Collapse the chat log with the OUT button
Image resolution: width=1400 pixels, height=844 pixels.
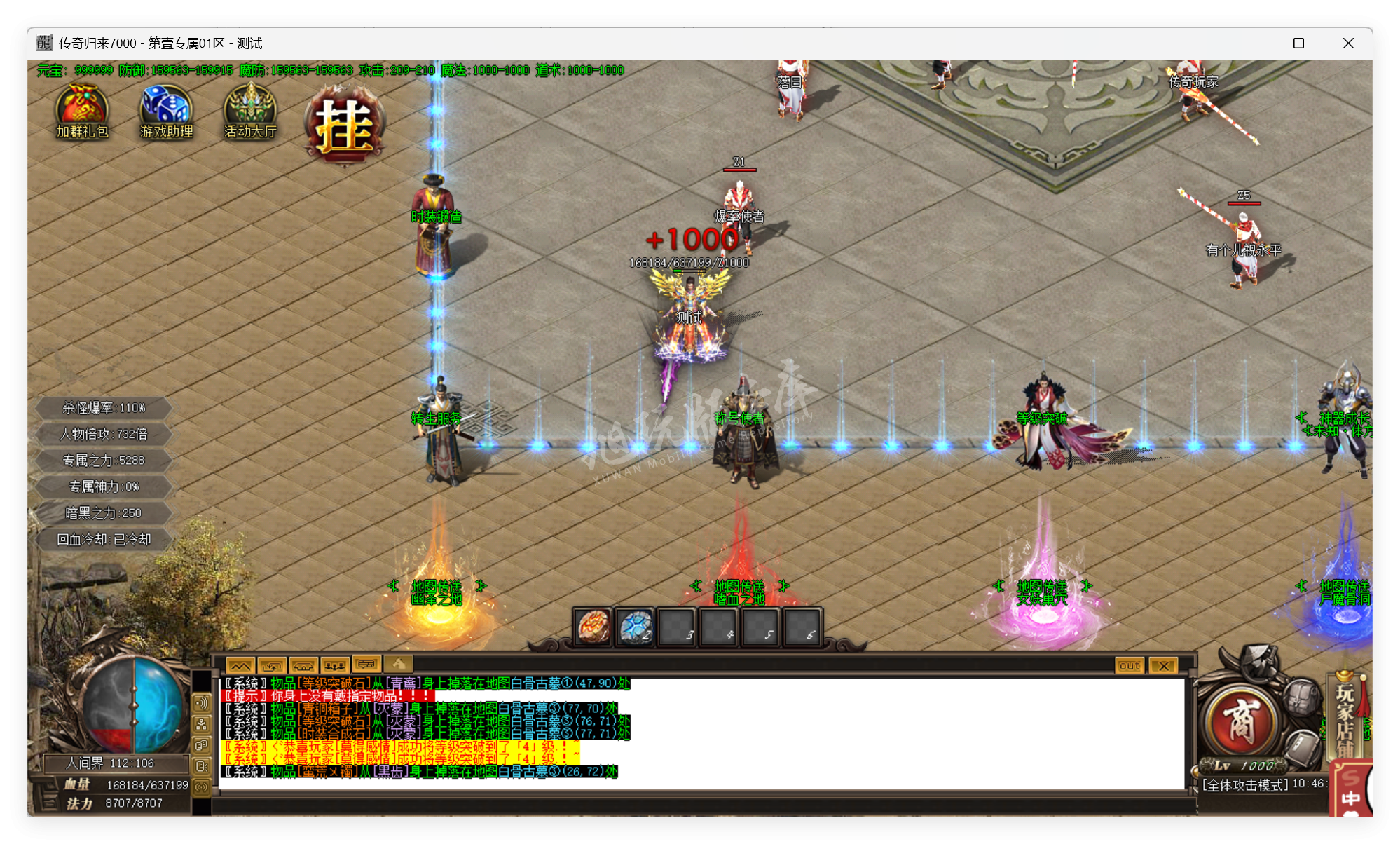pyautogui.click(x=1129, y=665)
